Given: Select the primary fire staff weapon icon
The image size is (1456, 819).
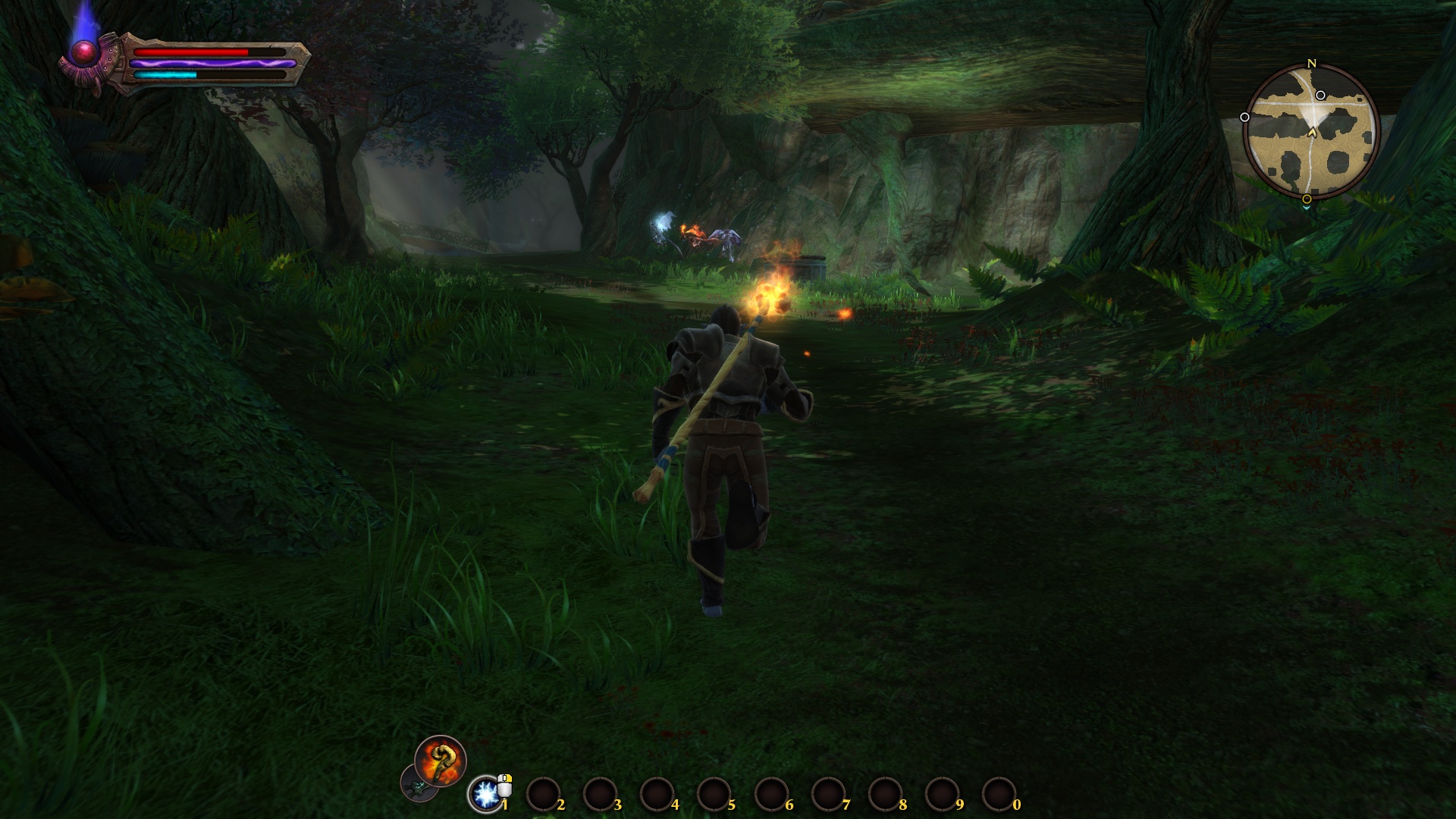Looking at the screenshot, I should pos(440,760).
